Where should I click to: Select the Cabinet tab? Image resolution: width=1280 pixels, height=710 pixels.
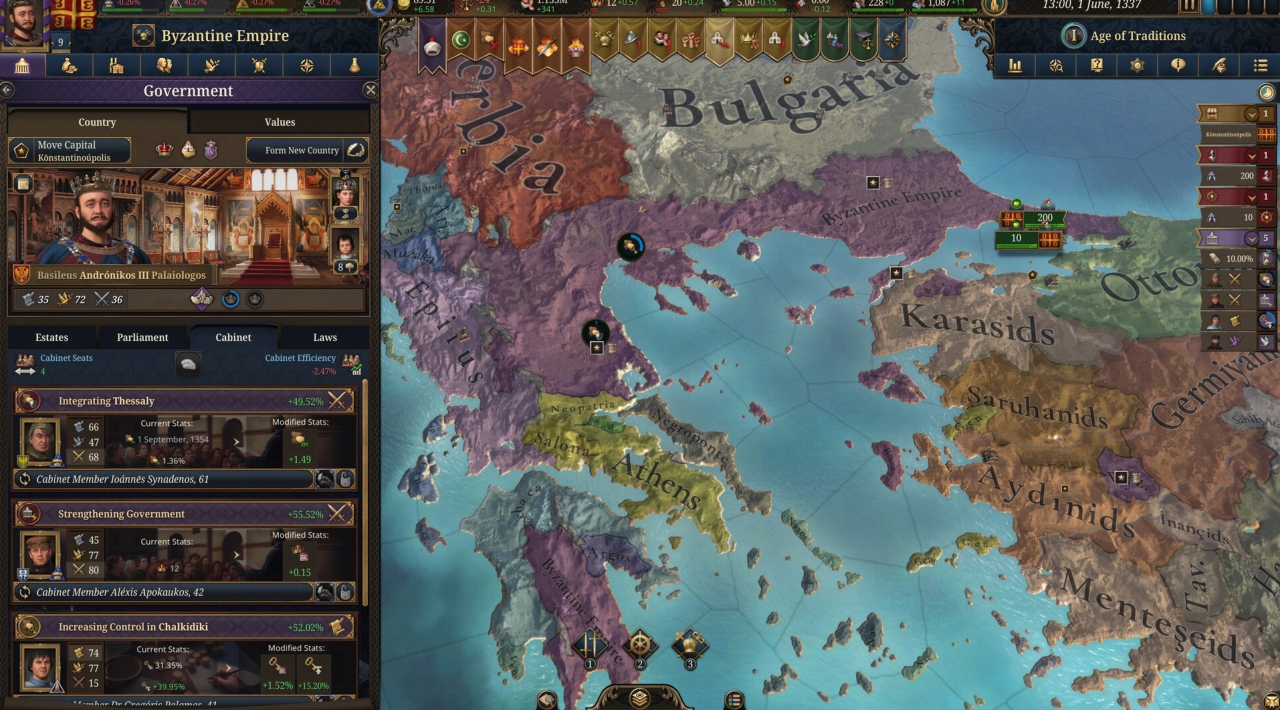coord(233,337)
